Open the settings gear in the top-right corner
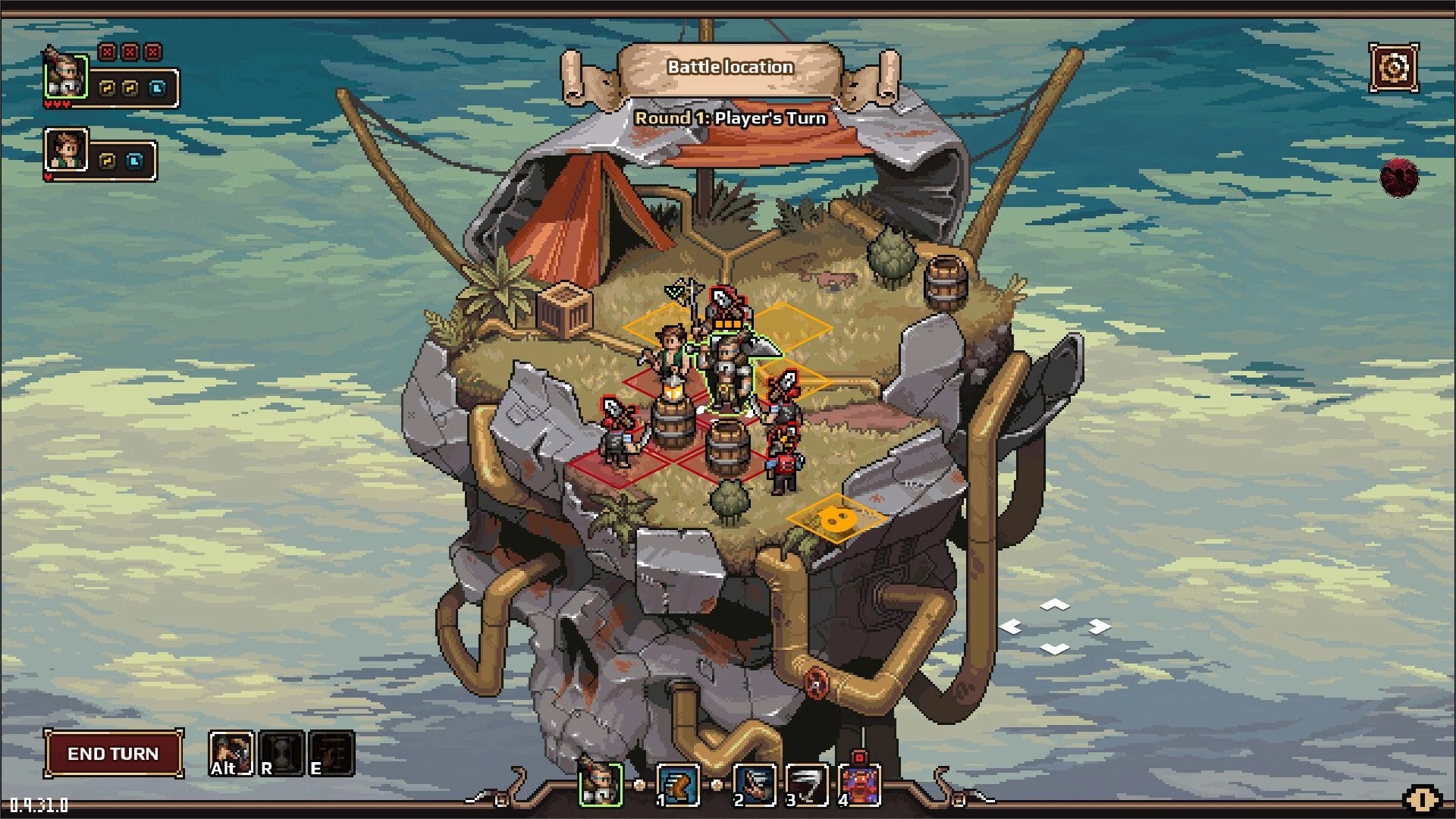The height and width of the screenshot is (819, 1456). point(1395,69)
